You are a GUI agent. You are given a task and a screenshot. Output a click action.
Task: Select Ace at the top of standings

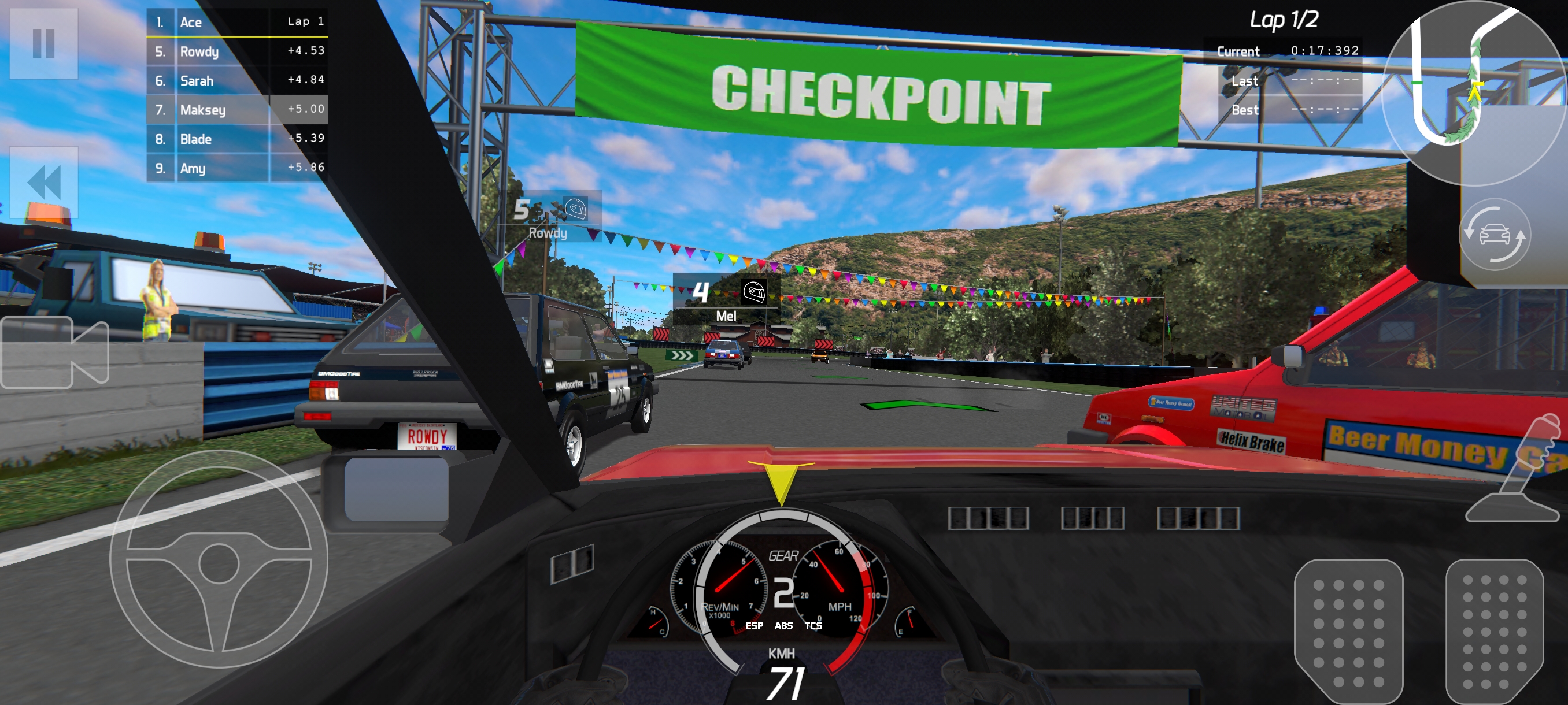(238, 22)
